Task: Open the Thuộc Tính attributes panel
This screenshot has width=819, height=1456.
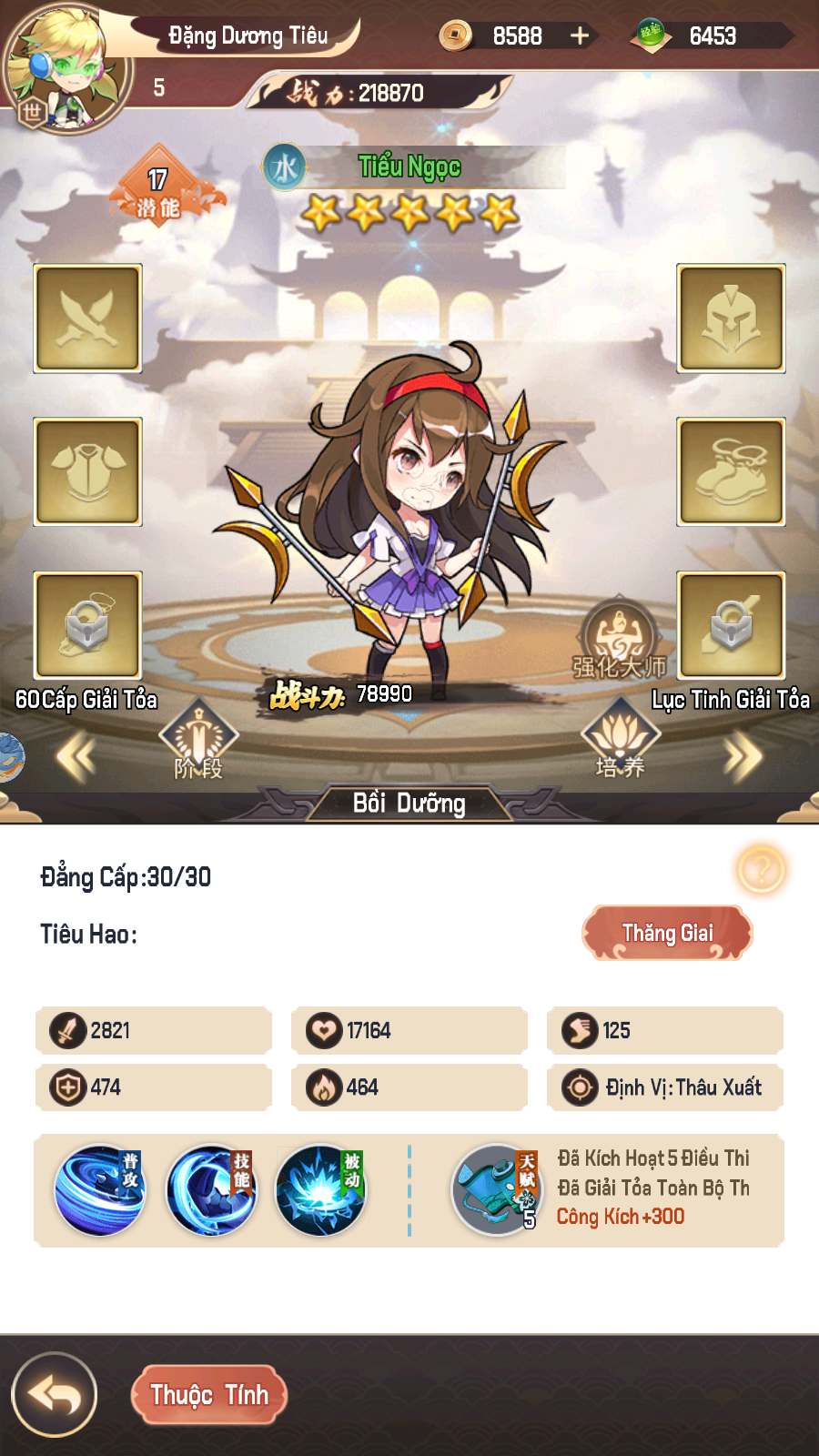Action: [209, 1394]
